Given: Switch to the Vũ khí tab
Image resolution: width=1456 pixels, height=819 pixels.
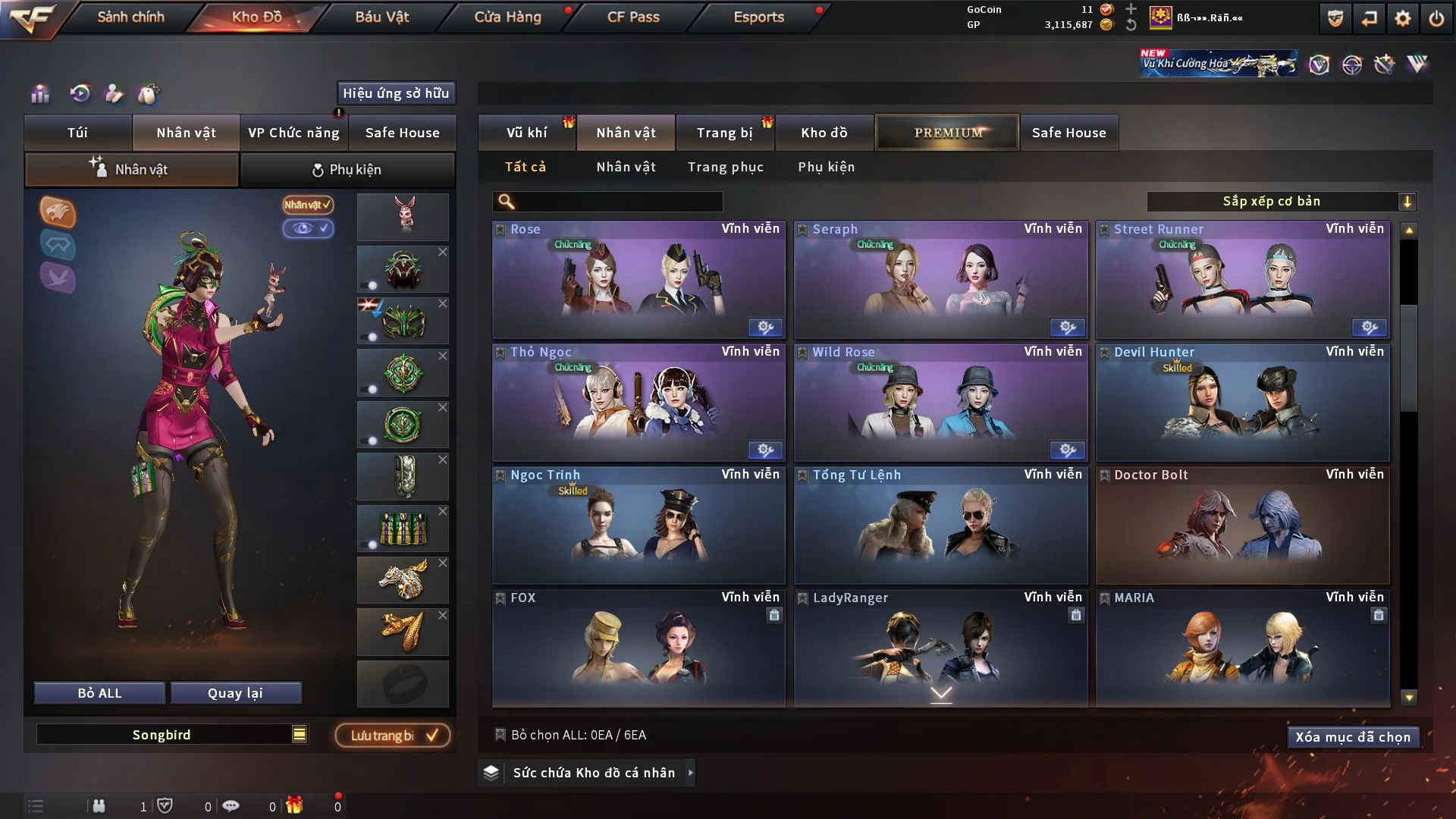Looking at the screenshot, I should pyautogui.click(x=526, y=133).
